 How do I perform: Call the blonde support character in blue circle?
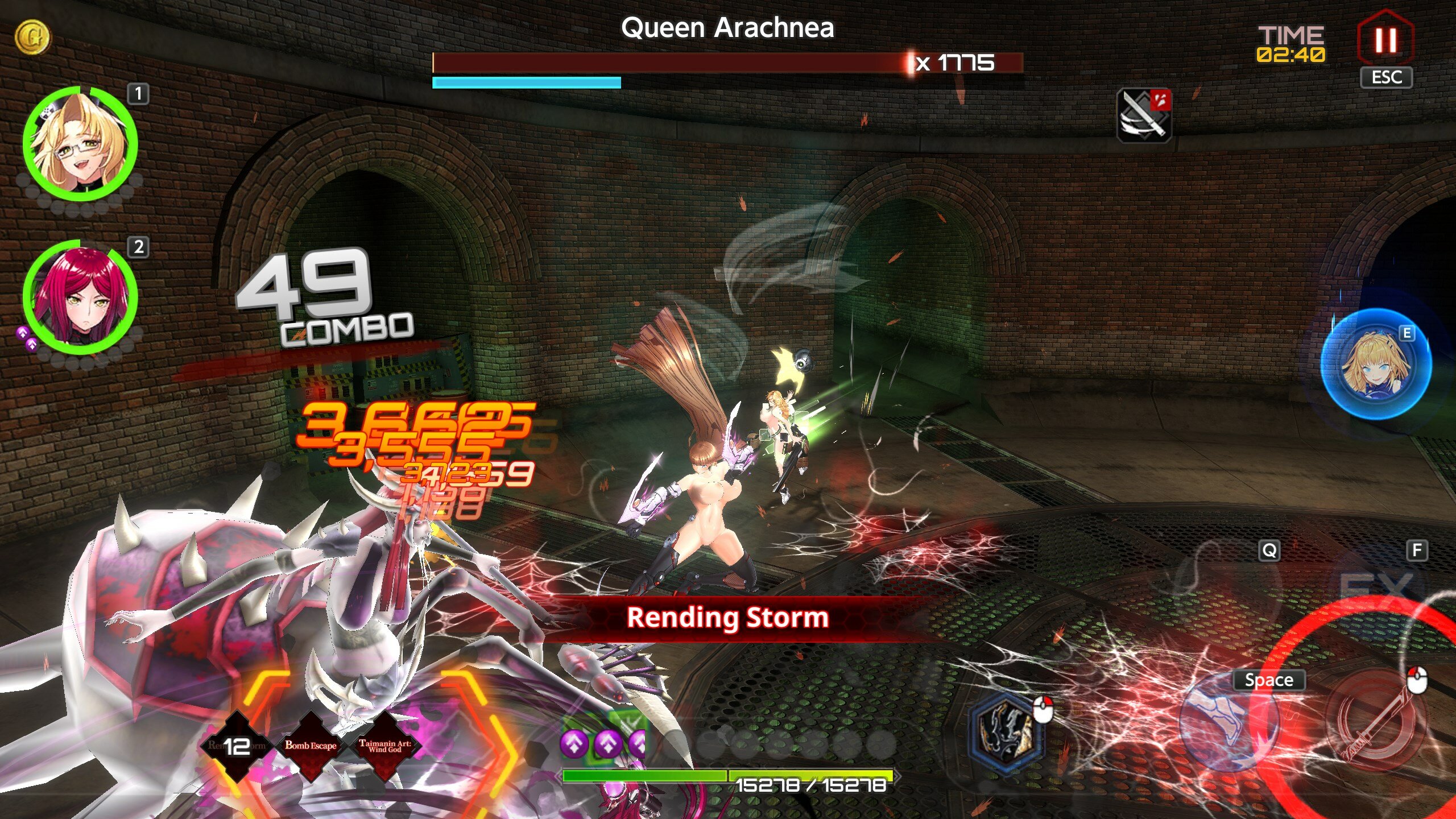[x=1375, y=365]
